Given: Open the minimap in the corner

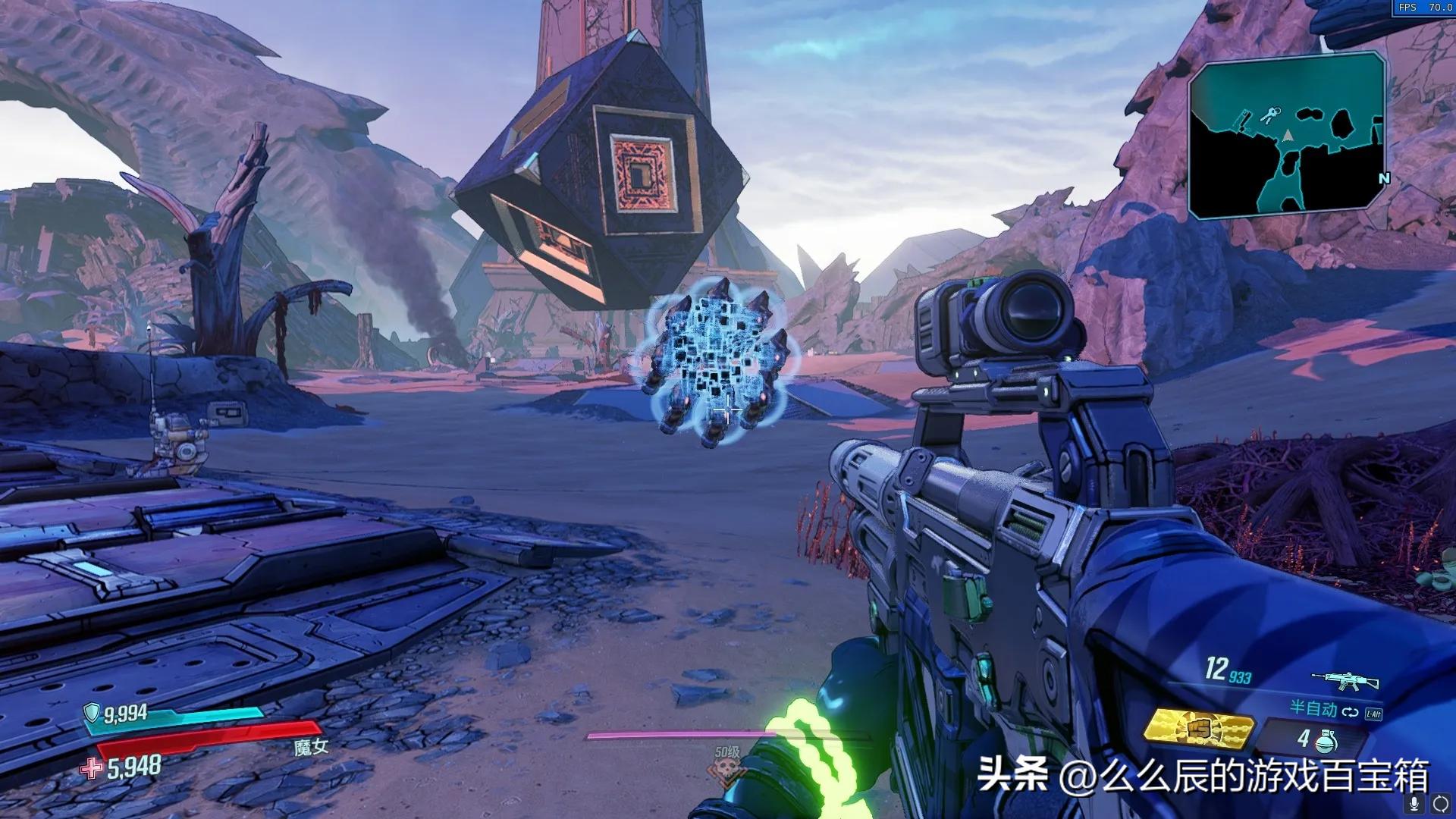Looking at the screenshot, I should [1286, 136].
